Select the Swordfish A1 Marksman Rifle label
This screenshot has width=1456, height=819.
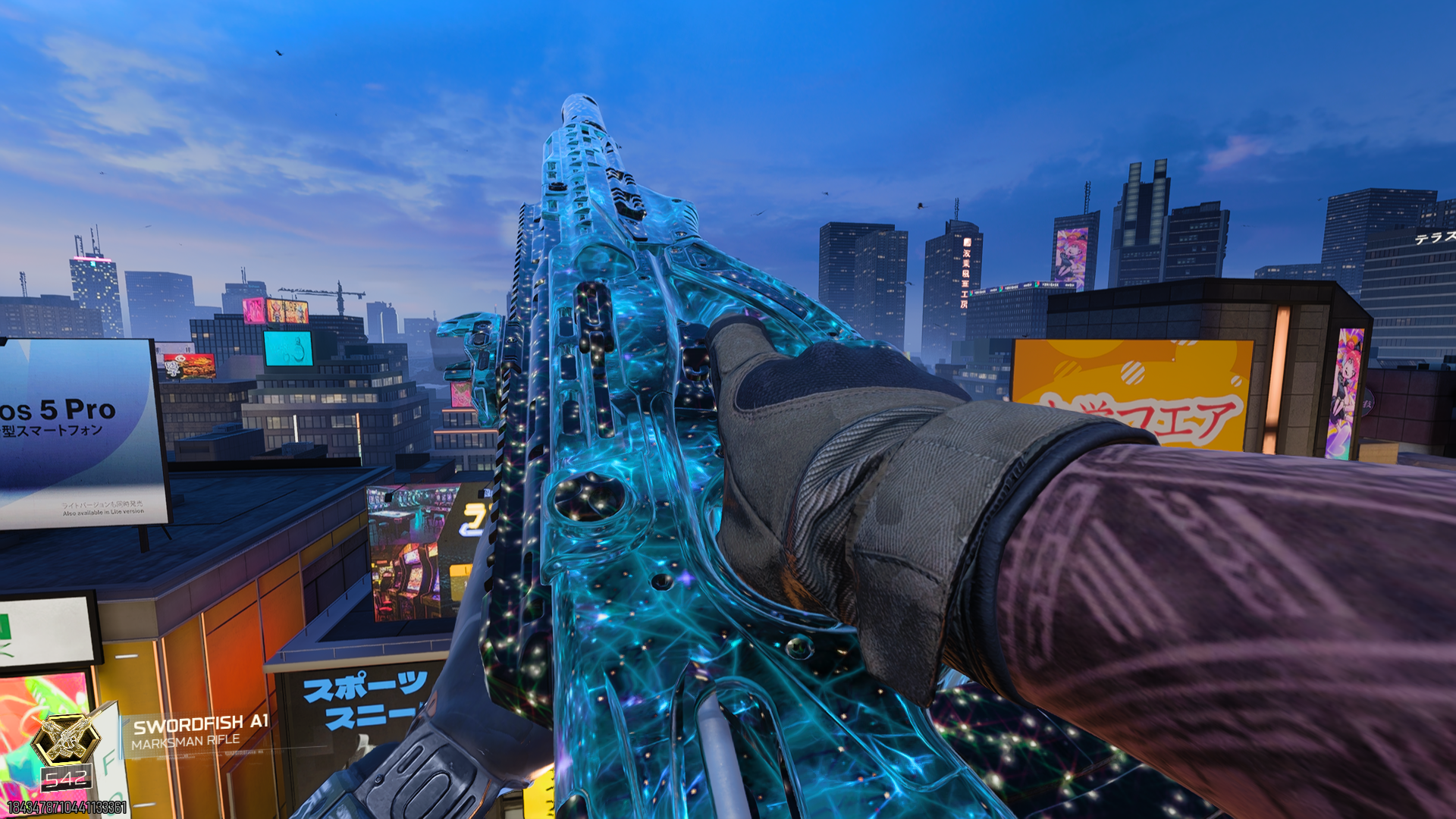coord(199,731)
